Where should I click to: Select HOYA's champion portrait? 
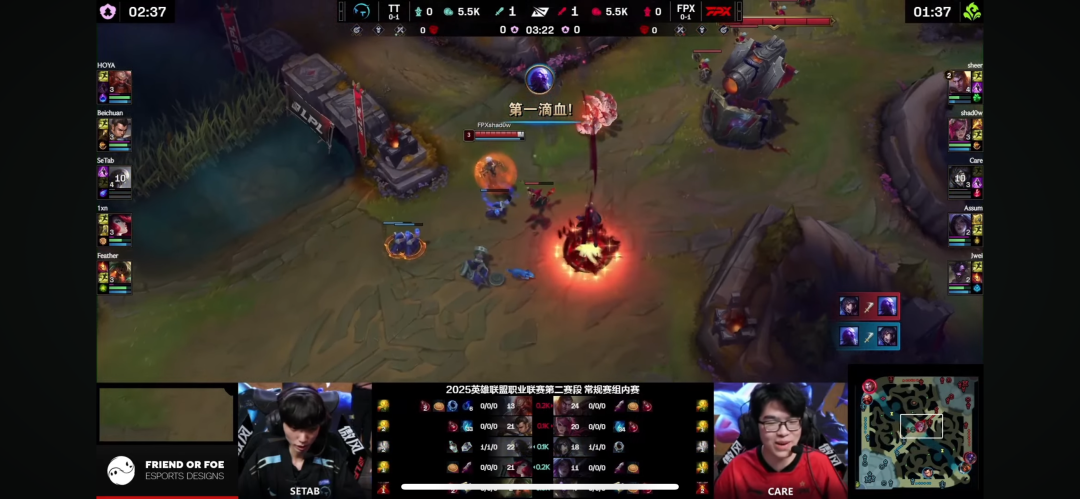point(120,82)
